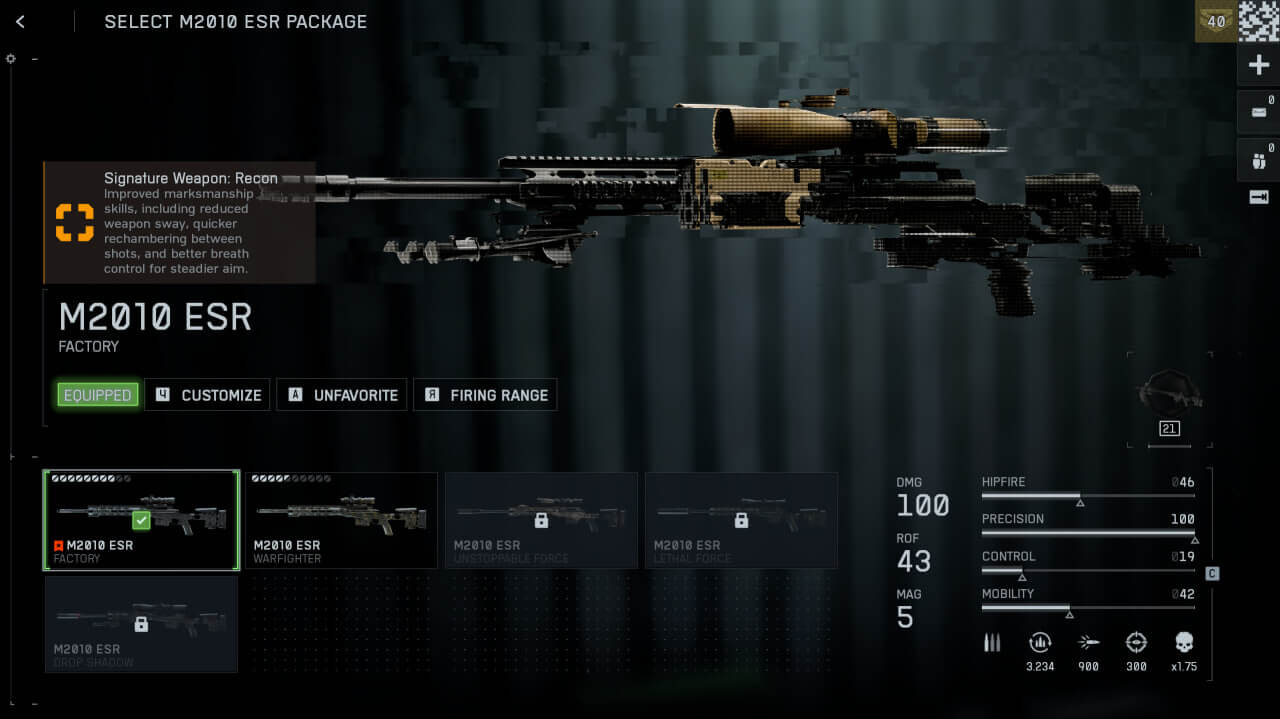The height and width of the screenshot is (719, 1280).
Task: Click the collapse arrow icon in right sidebar
Action: tap(1258, 197)
